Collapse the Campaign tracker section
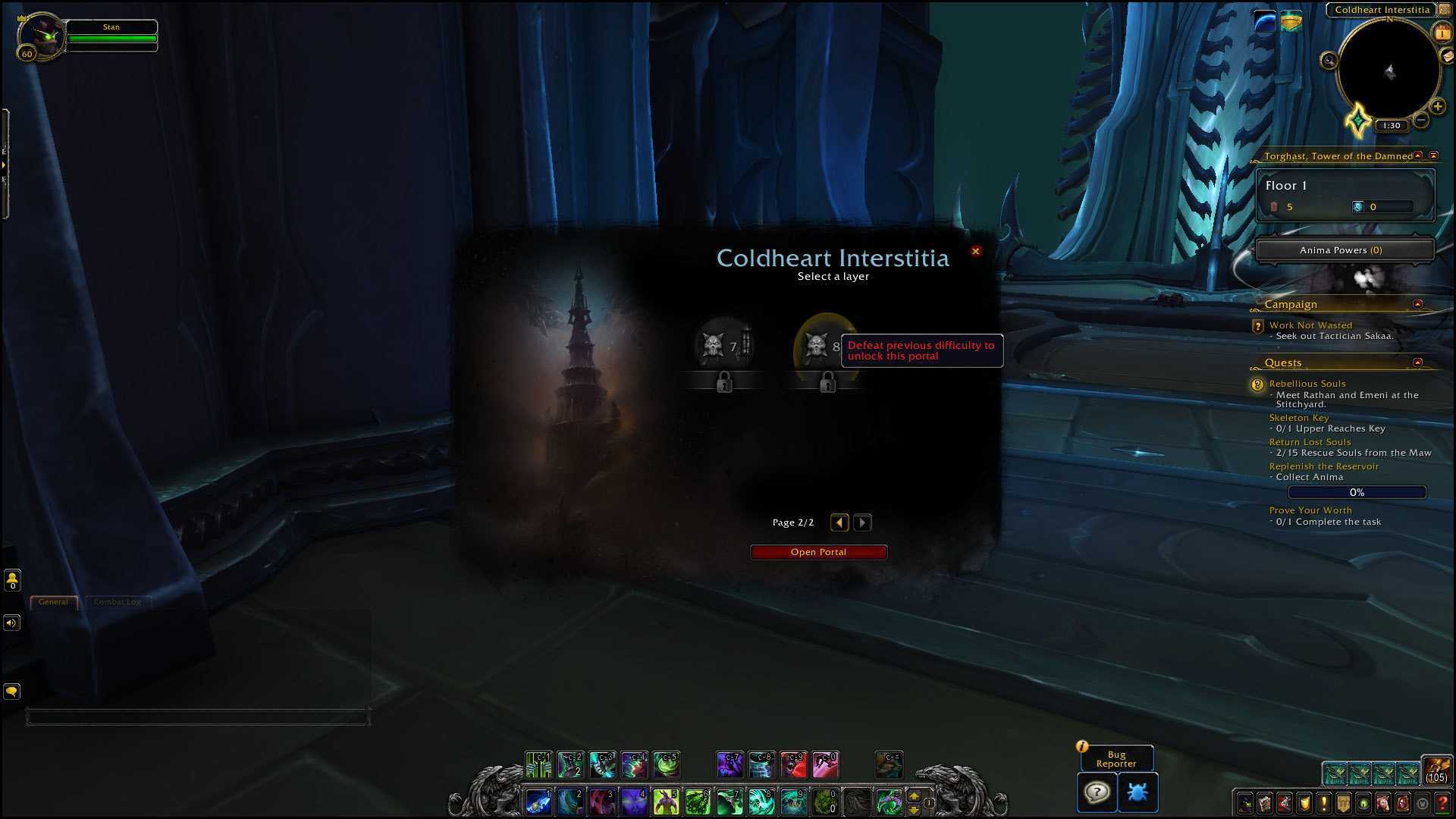 click(1417, 304)
